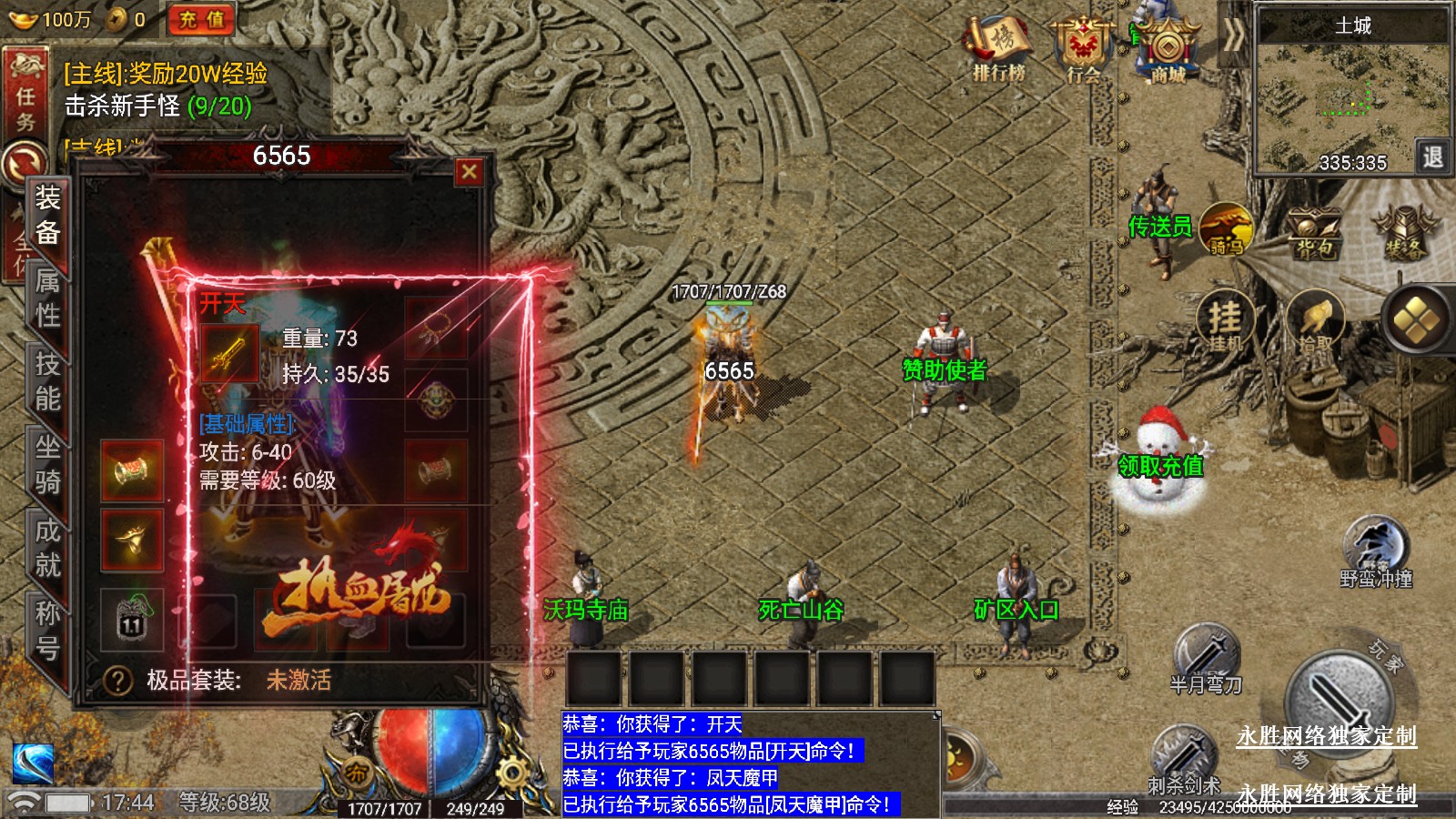This screenshot has height=819, width=1456.
Task: Toggle the 骑马 ride mount icon
Action: click(x=1226, y=229)
